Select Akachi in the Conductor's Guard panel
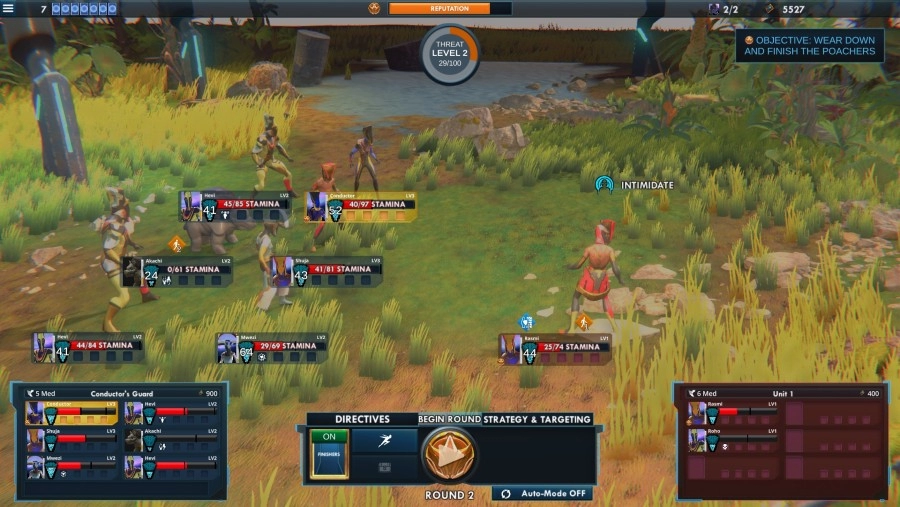Screen dimensions: 900x507 [171, 439]
